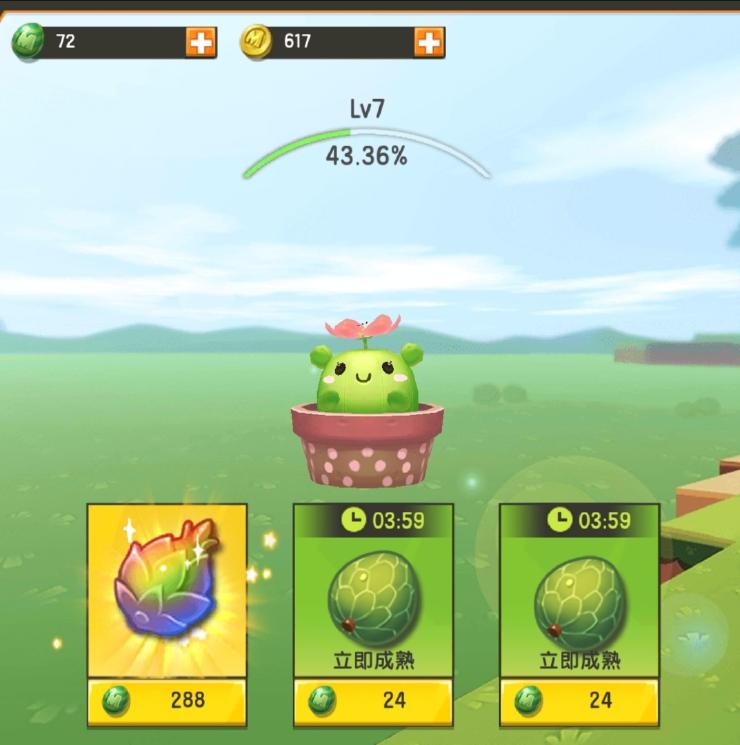Buy the rainbow lotus for 288 gems
The width and height of the screenshot is (740, 745).
pyautogui.click(x=166, y=700)
